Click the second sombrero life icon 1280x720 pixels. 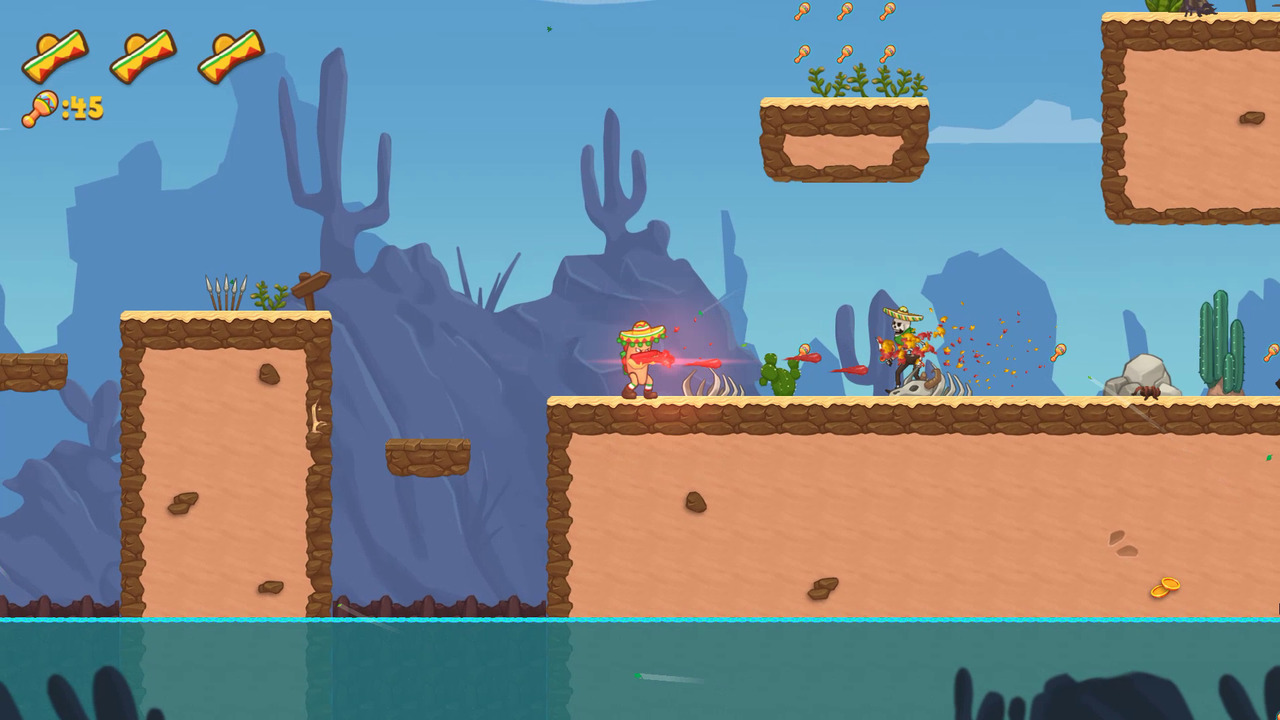[145, 53]
